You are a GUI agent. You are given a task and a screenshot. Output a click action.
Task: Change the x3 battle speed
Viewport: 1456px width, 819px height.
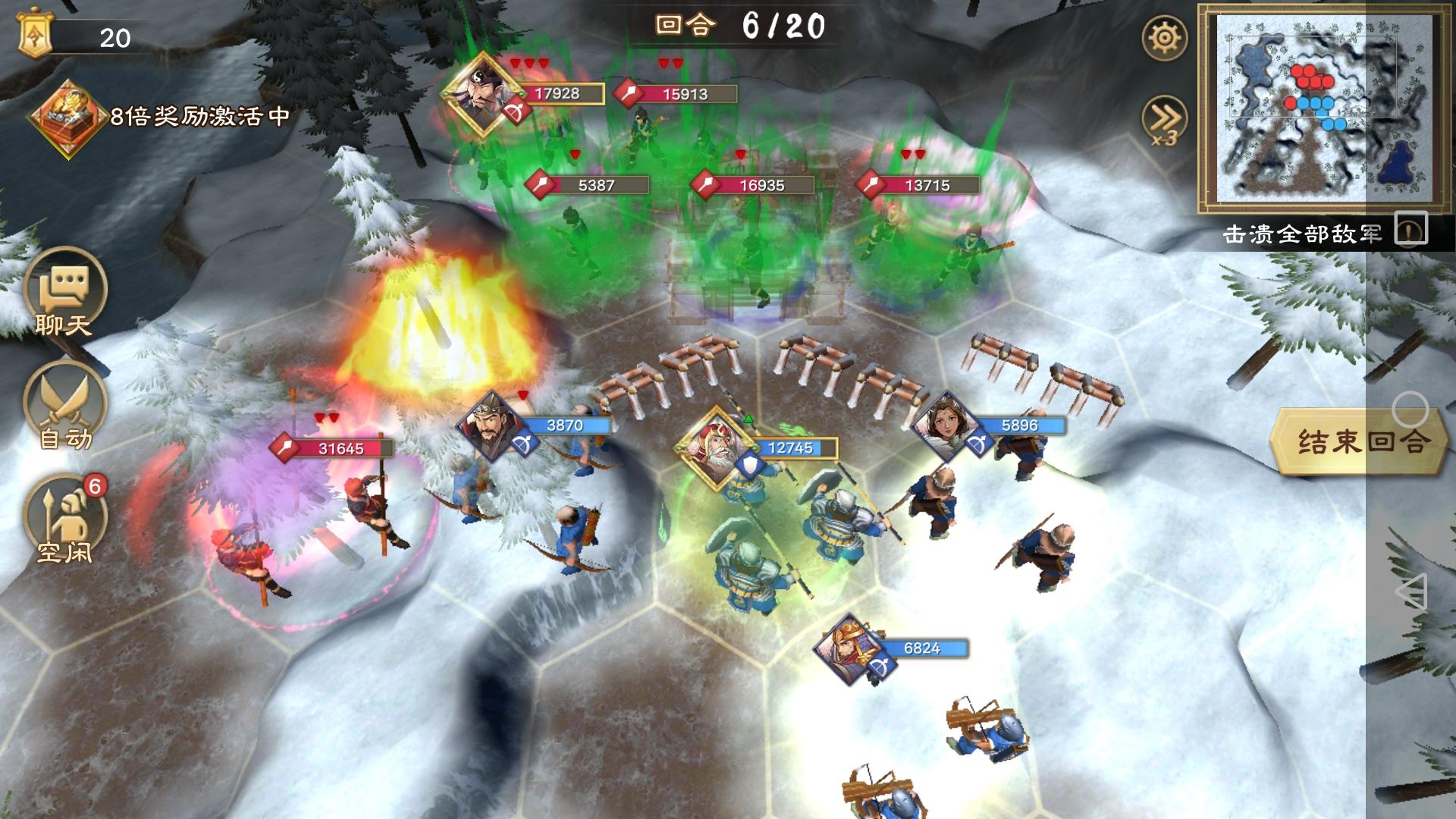[x=1164, y=120]
